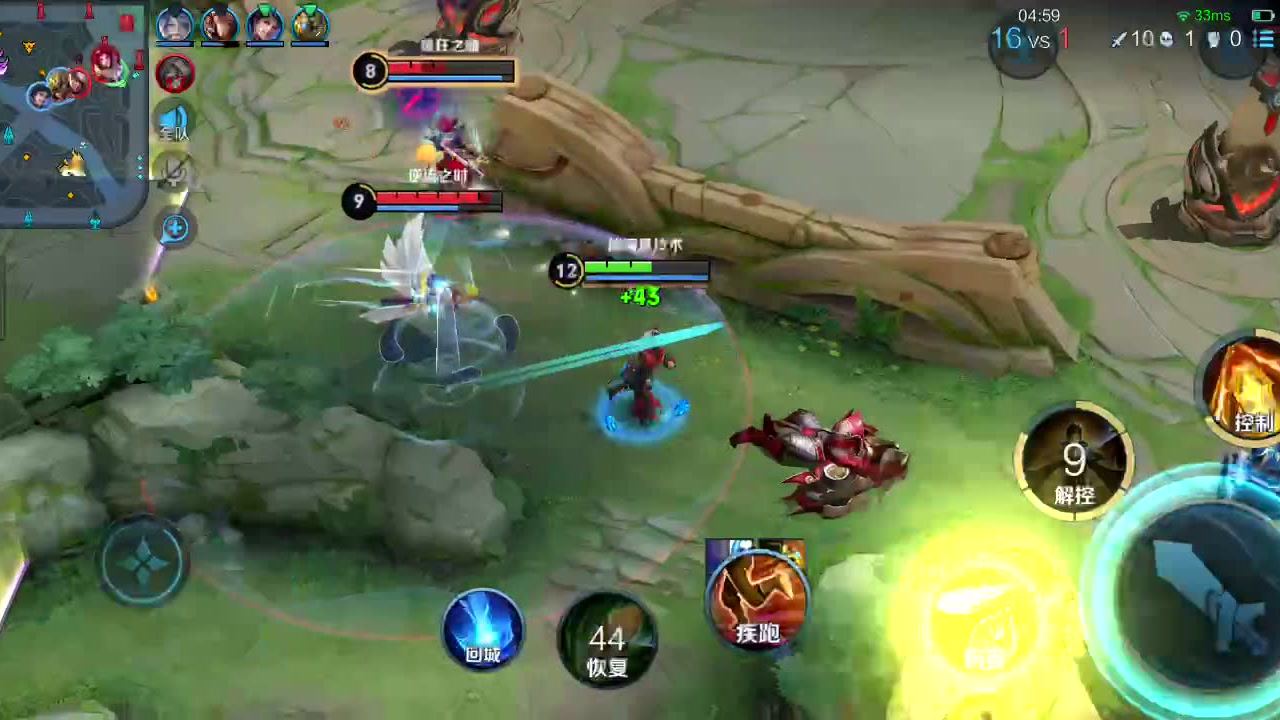Activate the 回城 recall button

coord(483,630)
